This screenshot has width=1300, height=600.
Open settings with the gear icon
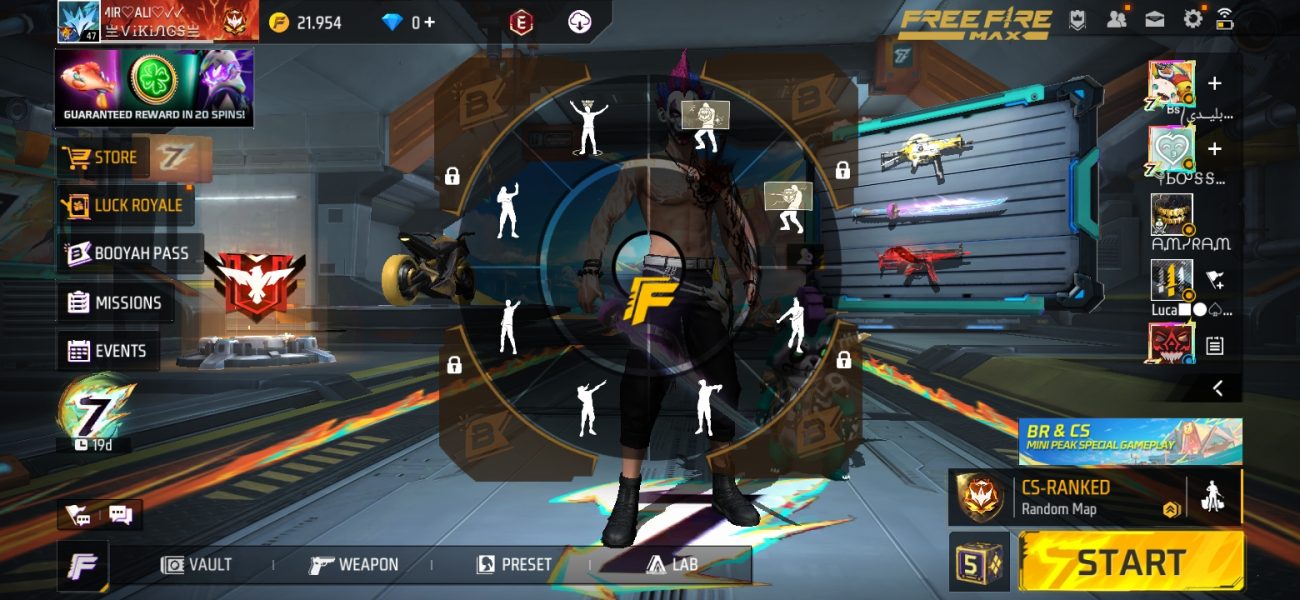point(1193,19)
